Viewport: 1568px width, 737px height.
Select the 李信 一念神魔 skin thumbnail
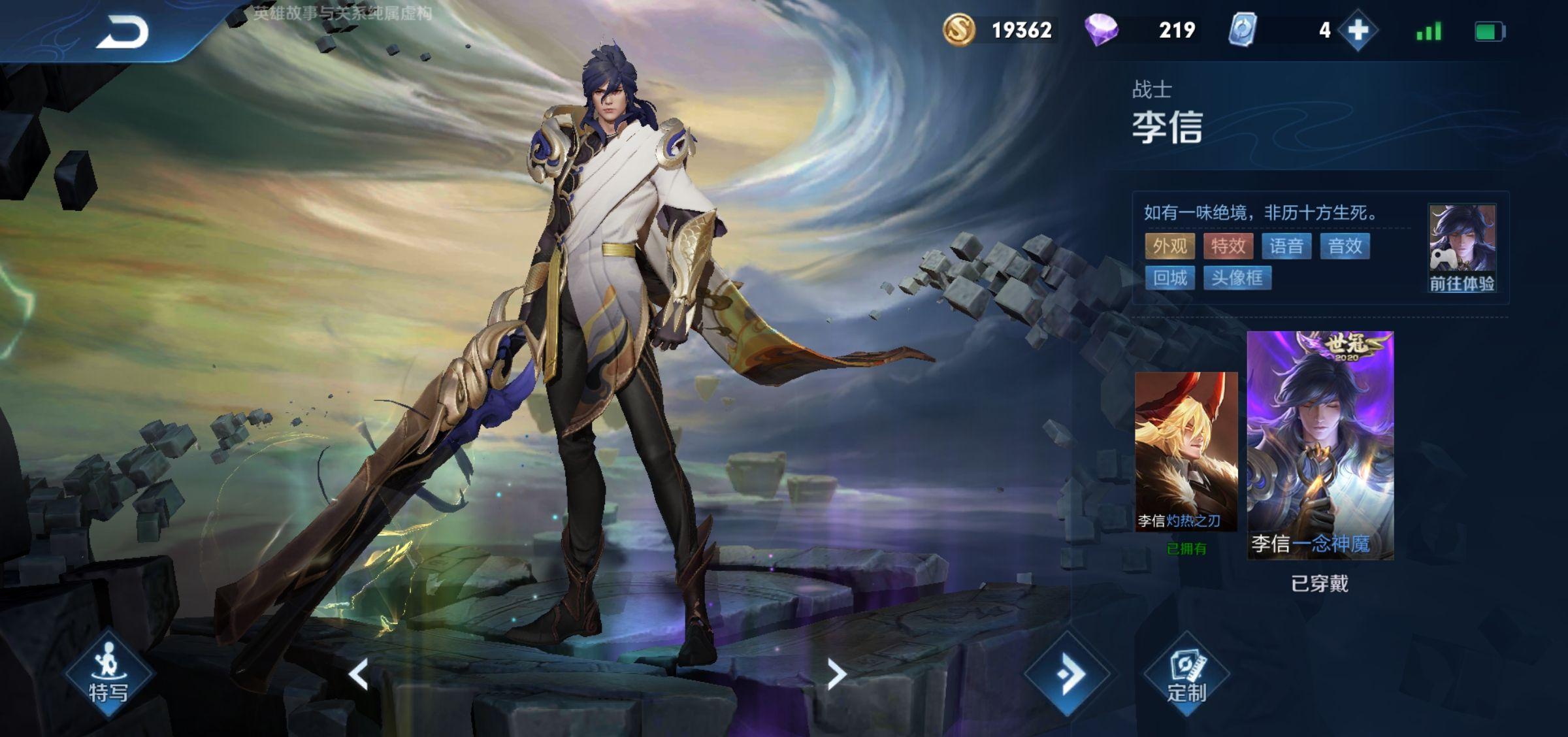point(1320,446)
